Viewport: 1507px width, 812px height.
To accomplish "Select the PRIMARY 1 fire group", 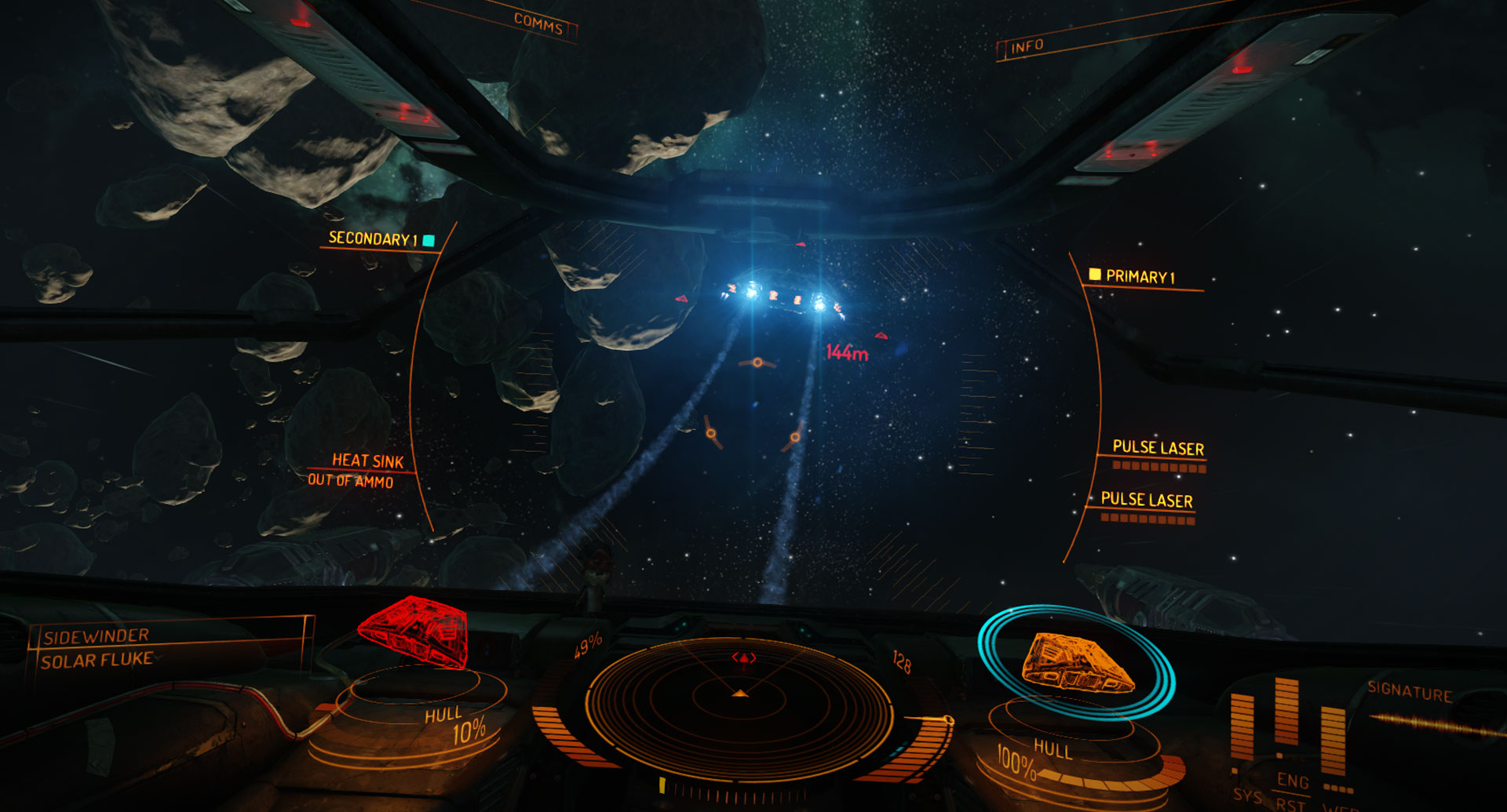I will 1140,277.
